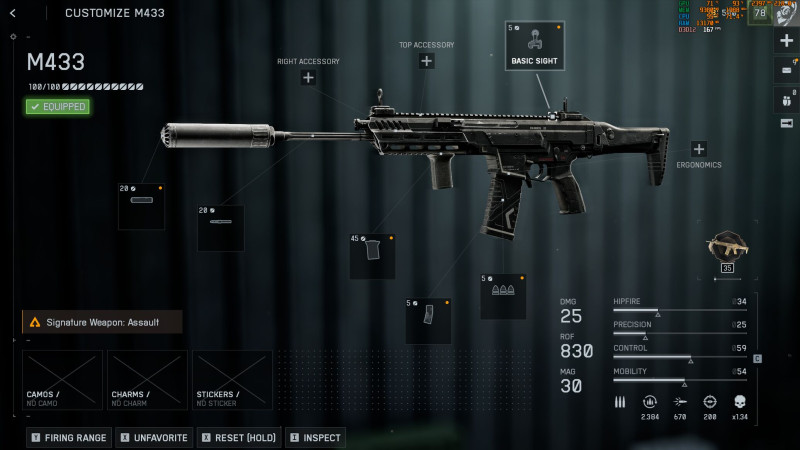Open the Stickers customization tile
This screenshot has height=450, width=800.
(x=232, y=379)
